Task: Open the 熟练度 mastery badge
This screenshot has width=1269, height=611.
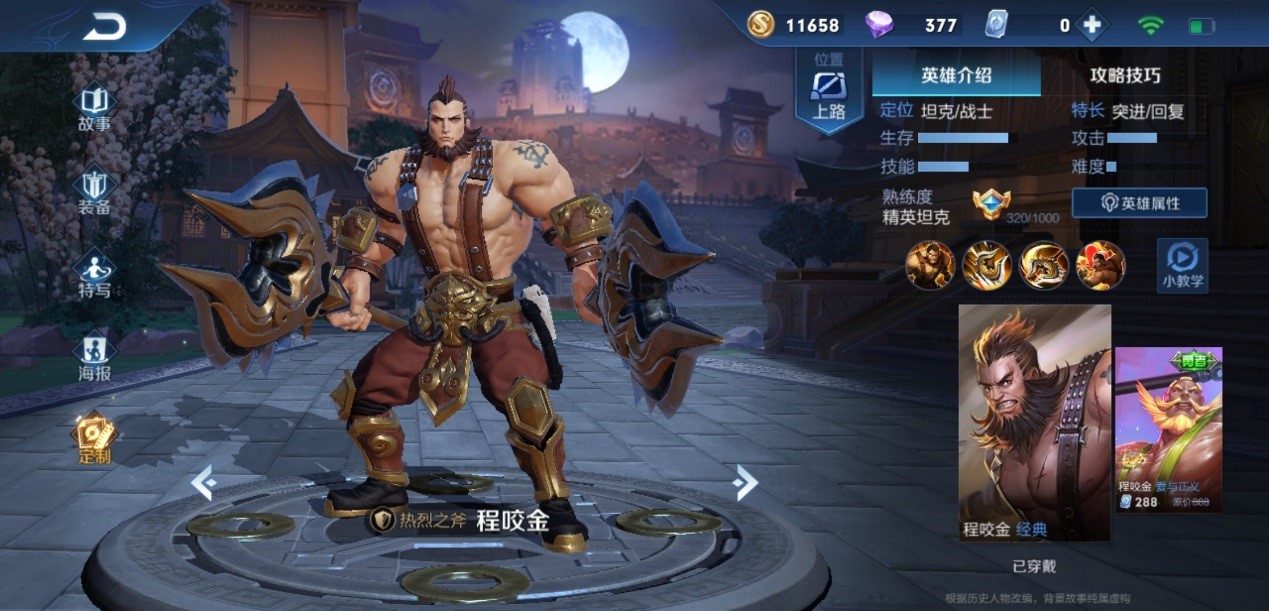Action: (x=991, y=205)
